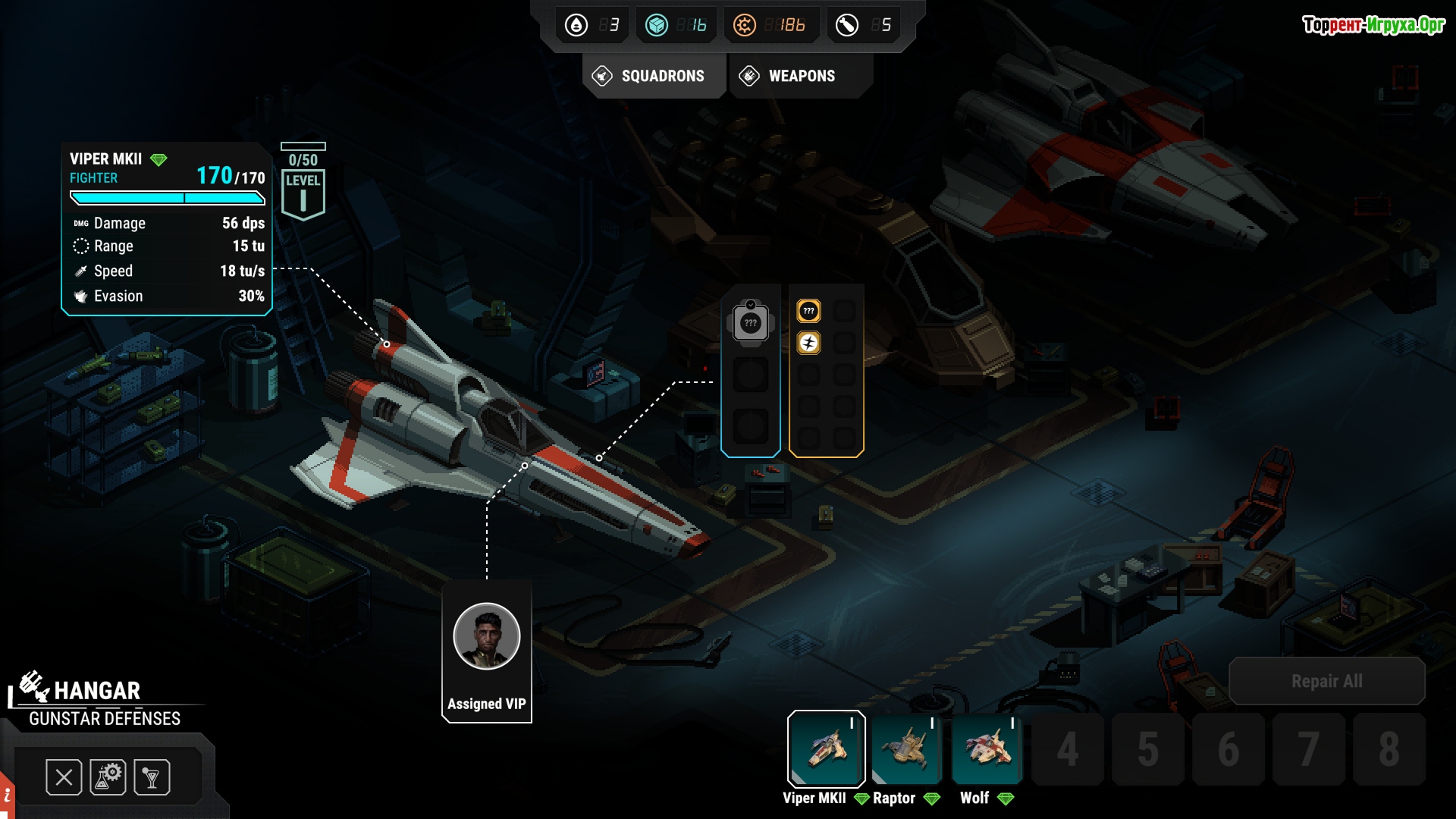Click the Repair All button
This screenshot has width=1456, height=819.
click(x=1326, y=681)
